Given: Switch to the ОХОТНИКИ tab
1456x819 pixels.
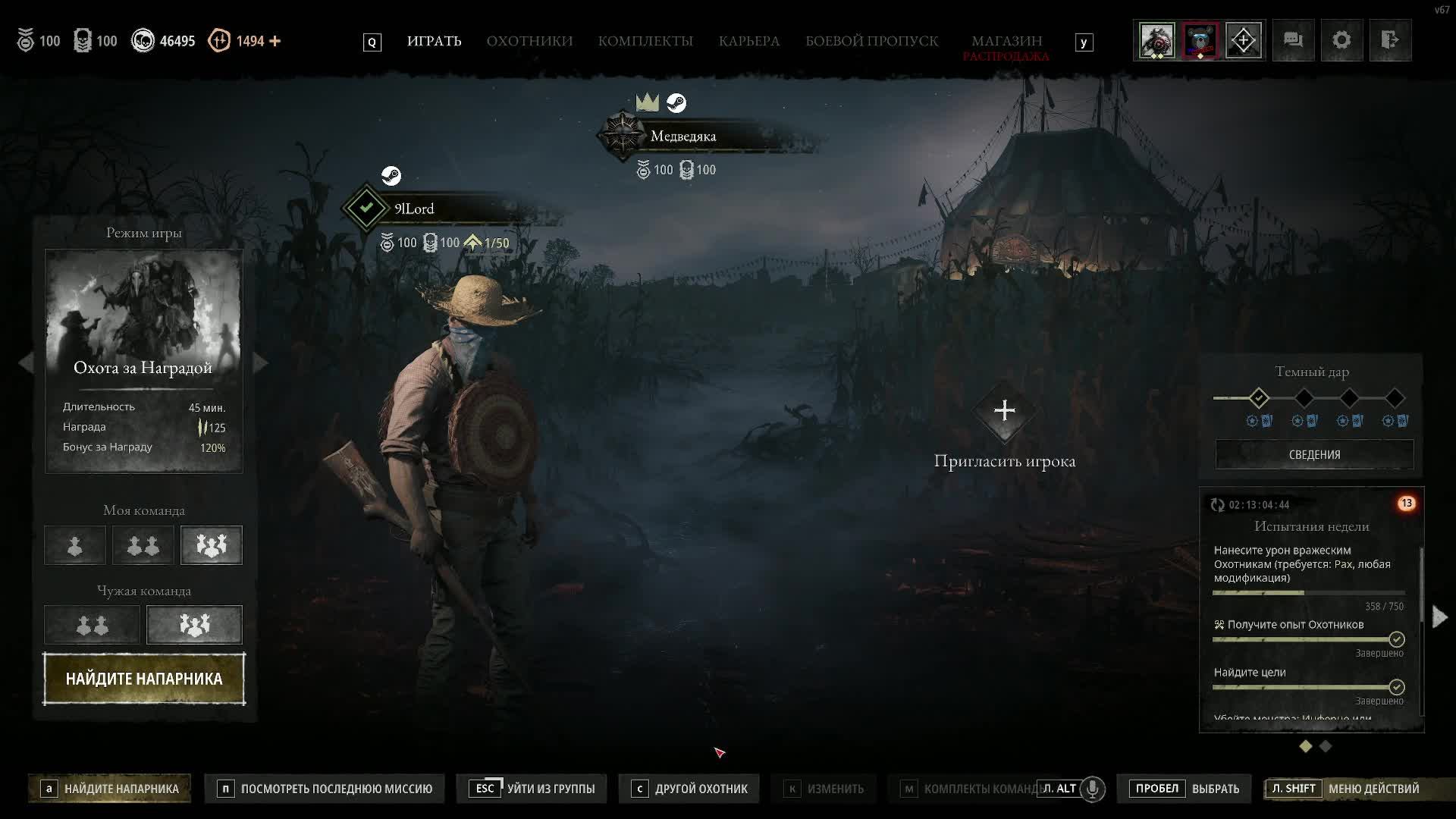Looking at the screenshot, I should tap(529, 41).
